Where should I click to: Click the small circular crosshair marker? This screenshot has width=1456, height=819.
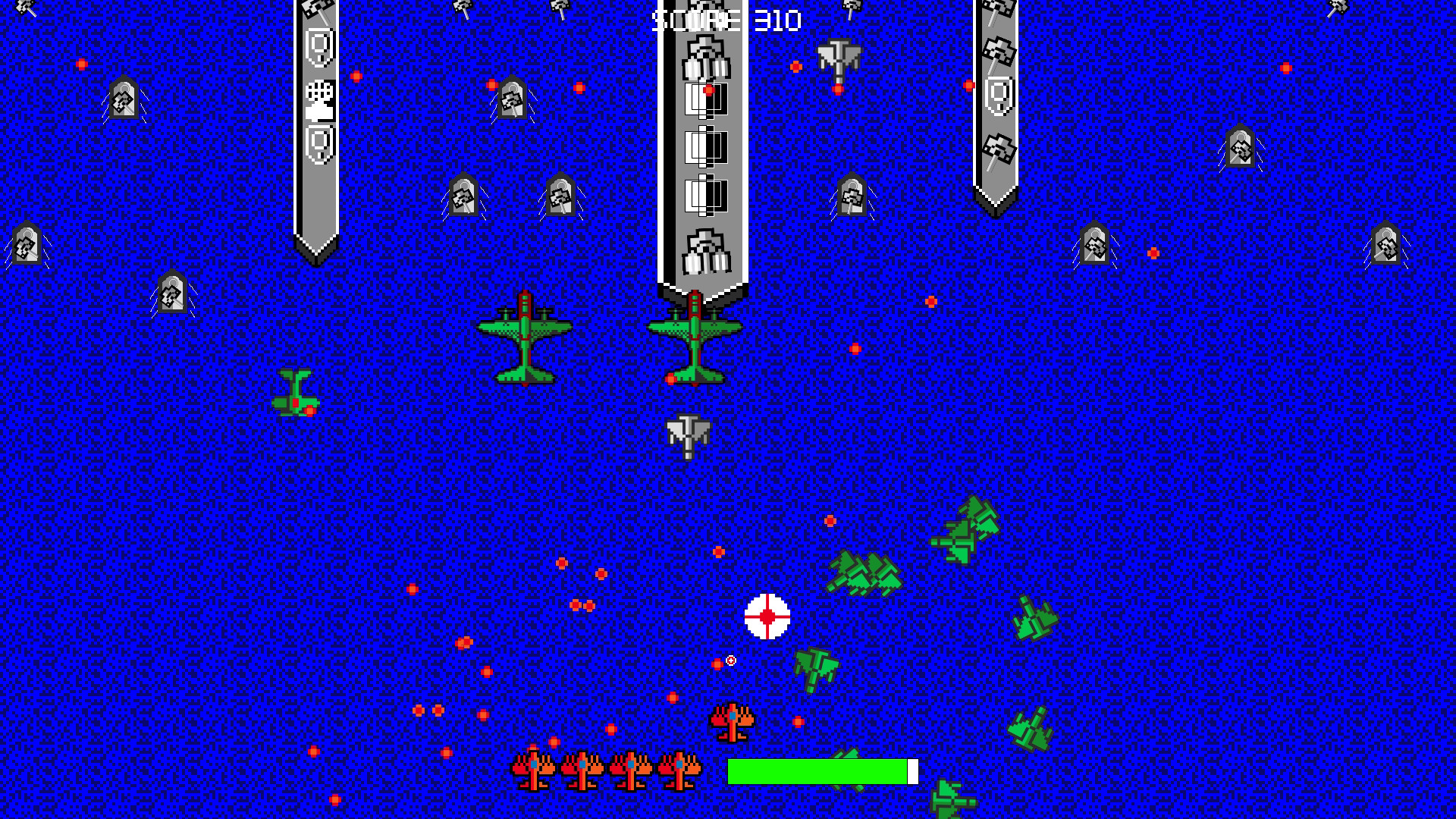730,661
